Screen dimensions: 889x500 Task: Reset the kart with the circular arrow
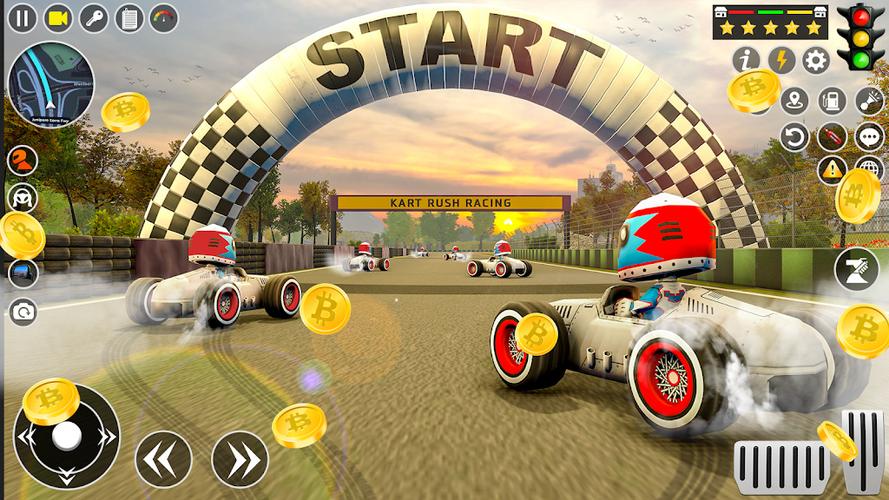tap(795, 136)
